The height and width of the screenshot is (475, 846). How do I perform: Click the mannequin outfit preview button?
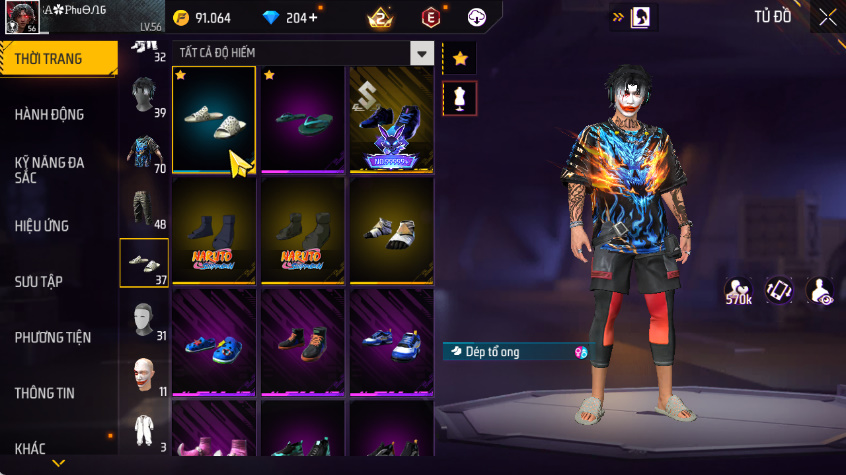point(460,98)
